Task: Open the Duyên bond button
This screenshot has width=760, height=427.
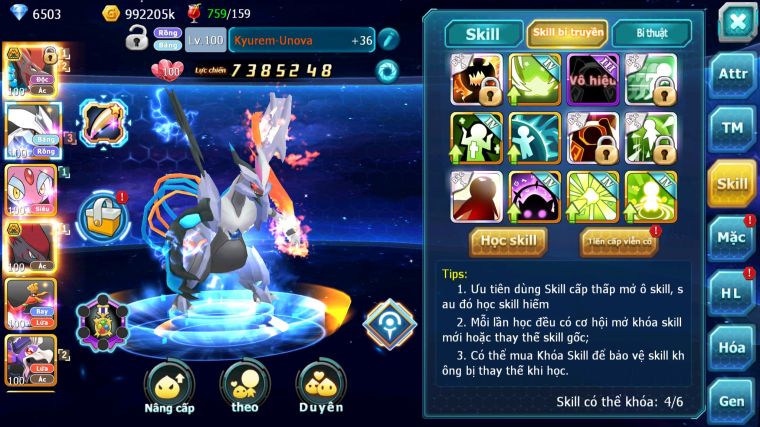Action: click(x=320, y=388)
